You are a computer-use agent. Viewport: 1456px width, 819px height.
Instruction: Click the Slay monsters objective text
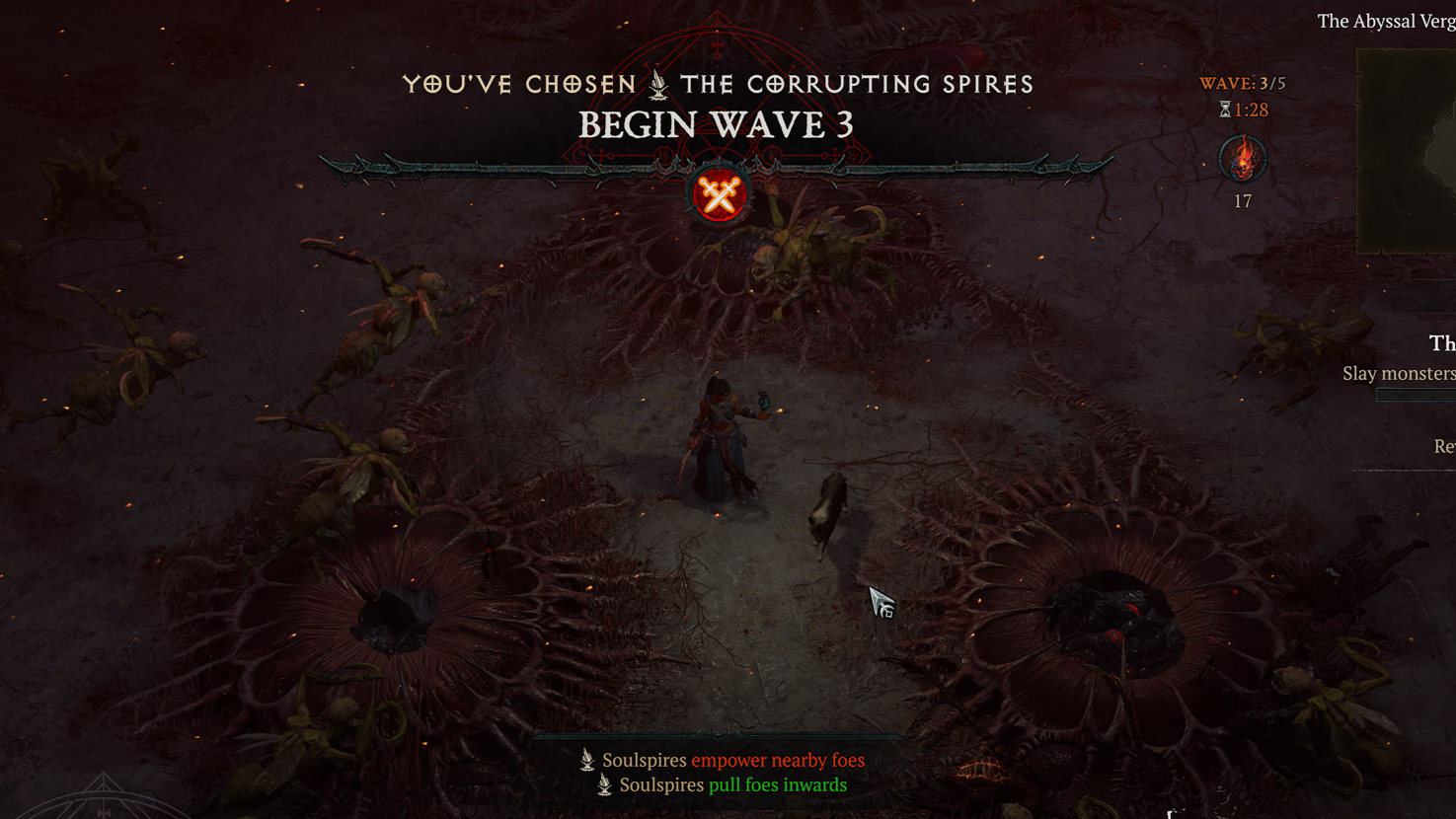[x=1398, y=374]
